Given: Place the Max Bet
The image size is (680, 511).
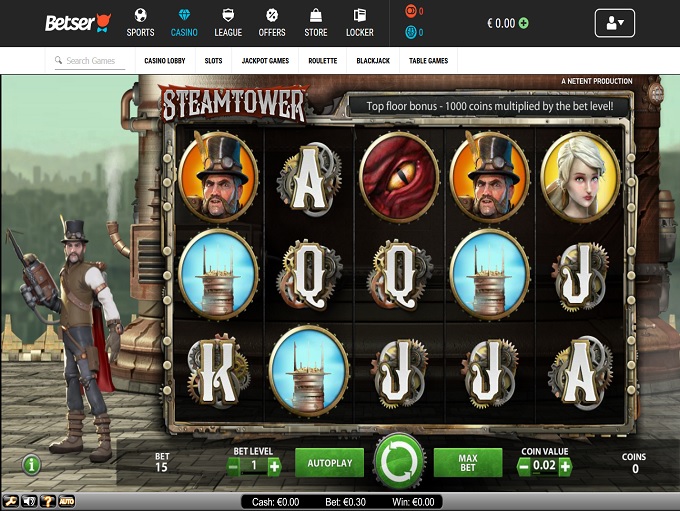Looking at the screenshot, I should [x=467, y=463].
